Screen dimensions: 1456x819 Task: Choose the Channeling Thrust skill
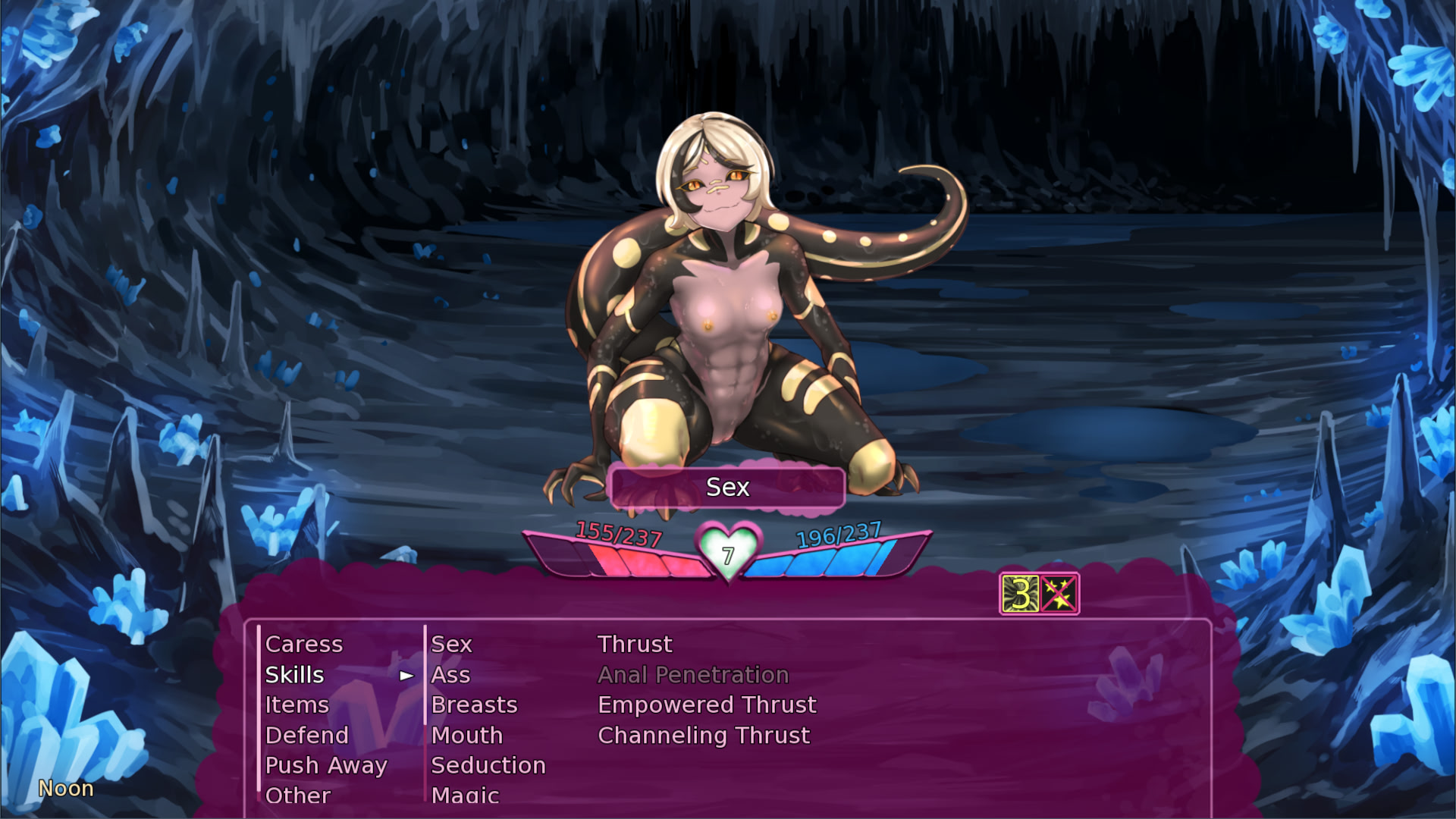(x=704, y=736)
